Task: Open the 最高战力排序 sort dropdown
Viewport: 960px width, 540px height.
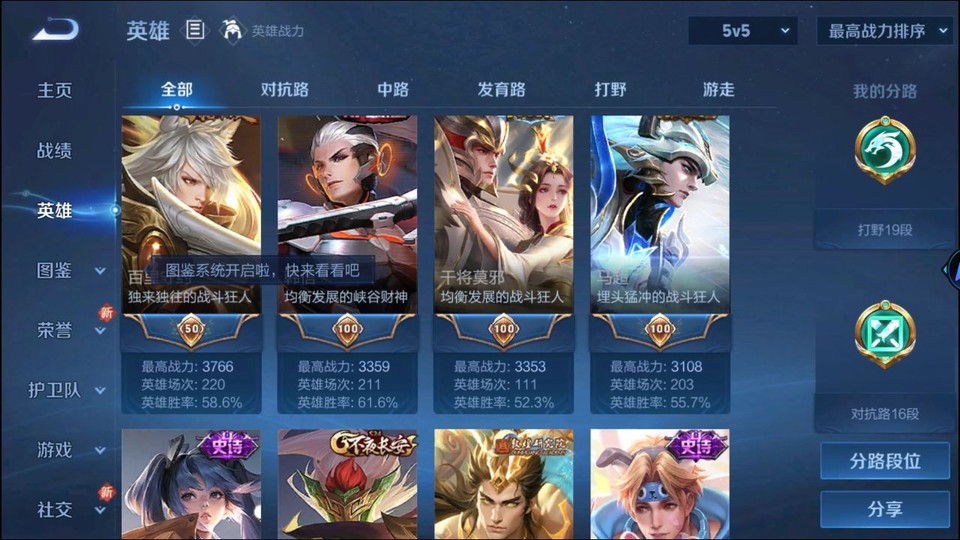Action: (884, 31)
